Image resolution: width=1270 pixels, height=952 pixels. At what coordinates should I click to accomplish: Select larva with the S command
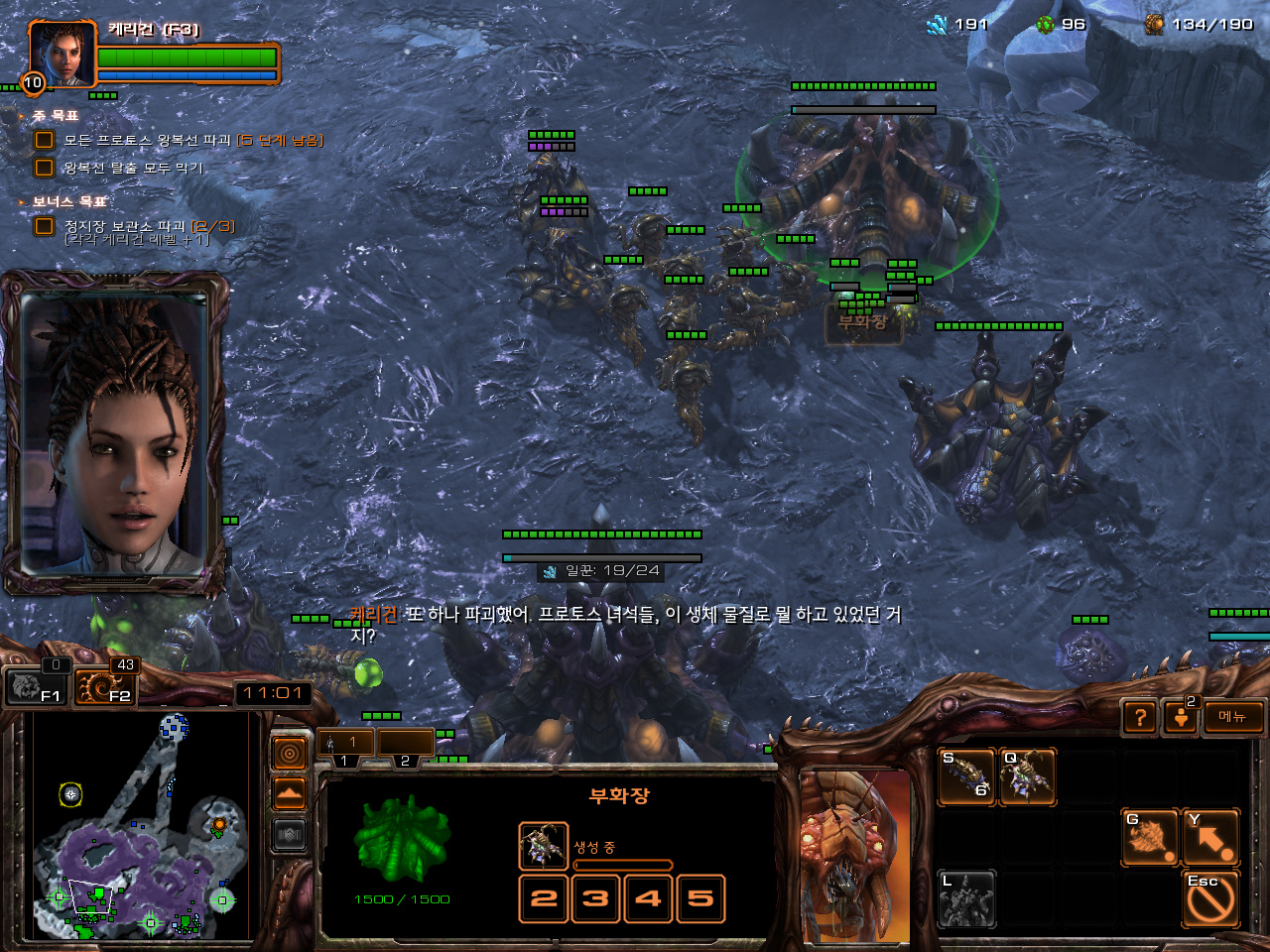tap(967, 776)
